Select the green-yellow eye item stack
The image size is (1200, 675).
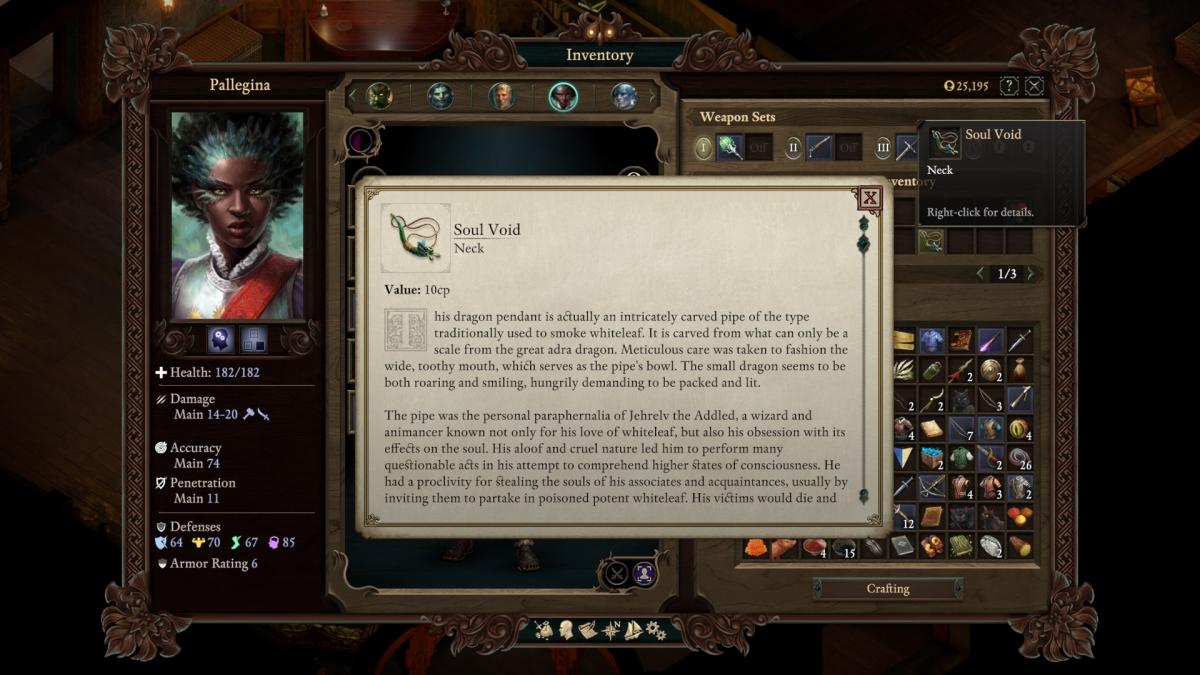point(1019,428)
